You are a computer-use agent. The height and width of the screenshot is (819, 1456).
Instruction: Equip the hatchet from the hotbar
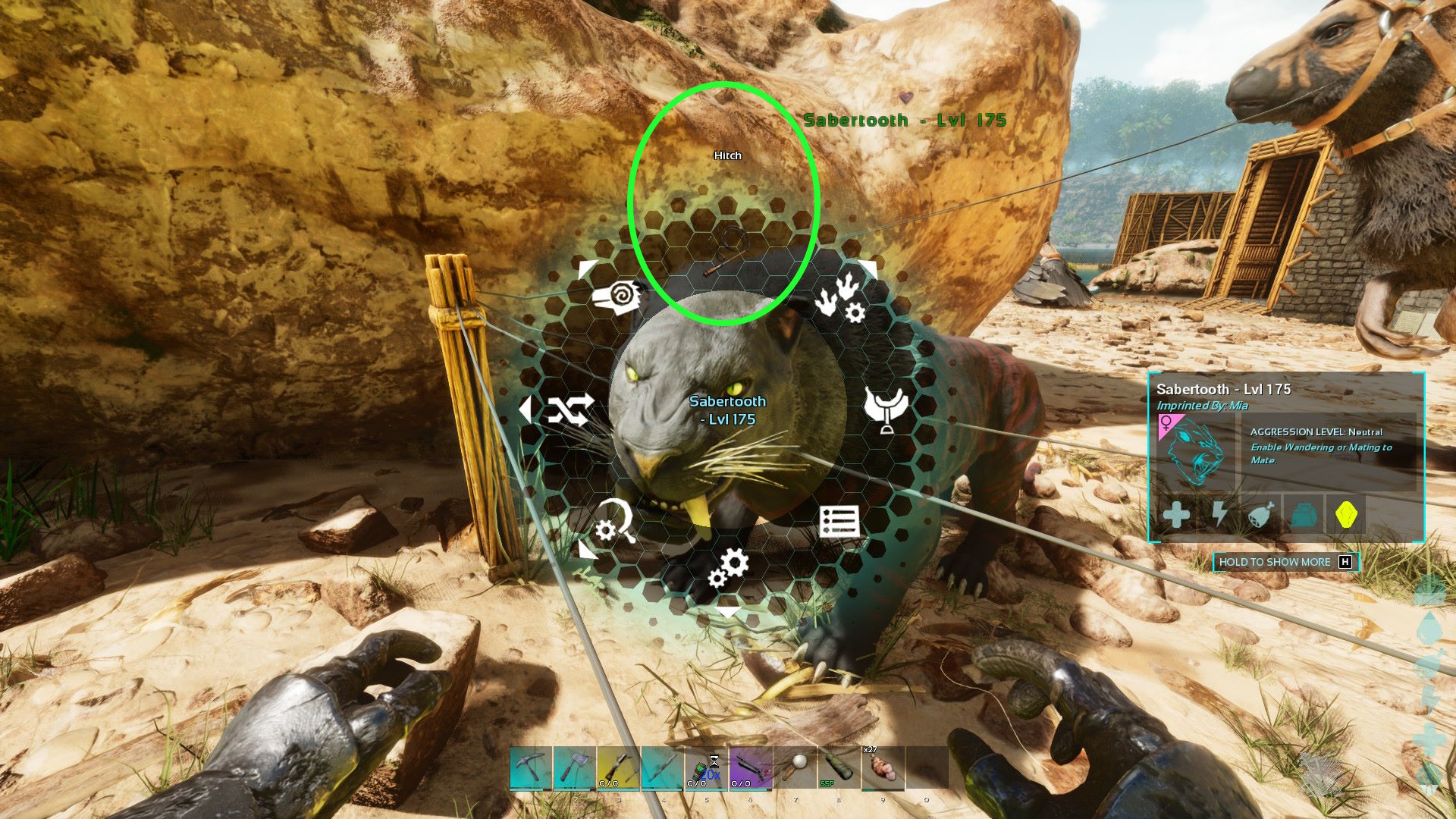coord(574,767)
